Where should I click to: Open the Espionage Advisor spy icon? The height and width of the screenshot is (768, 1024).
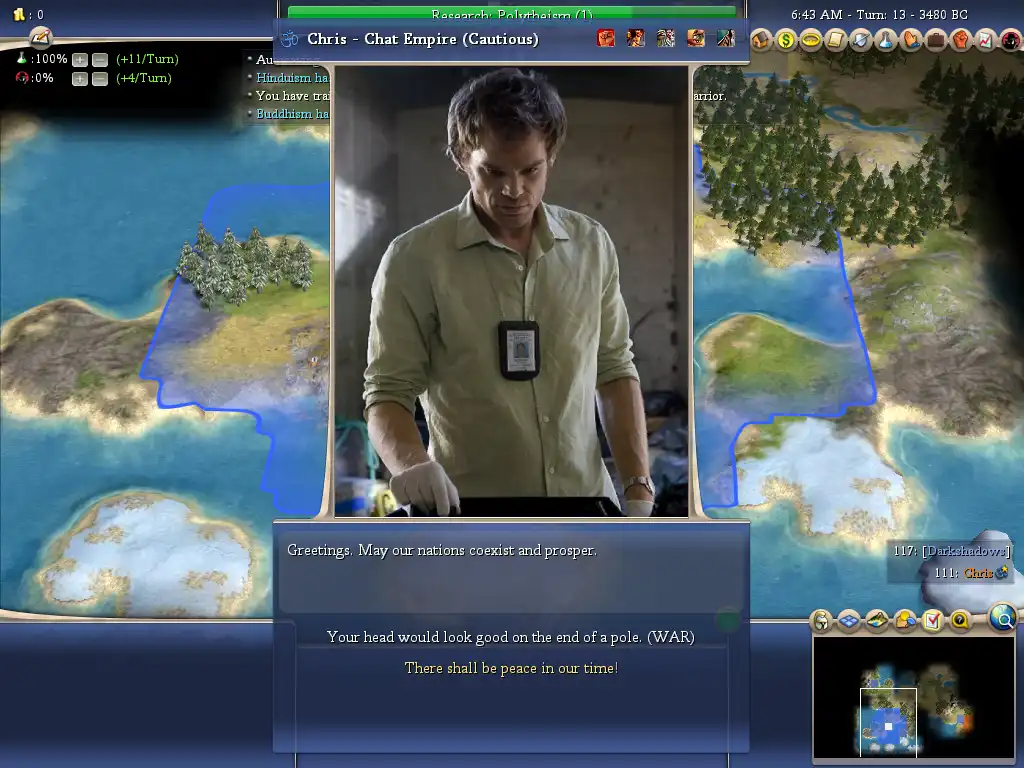pos(1008,40)
